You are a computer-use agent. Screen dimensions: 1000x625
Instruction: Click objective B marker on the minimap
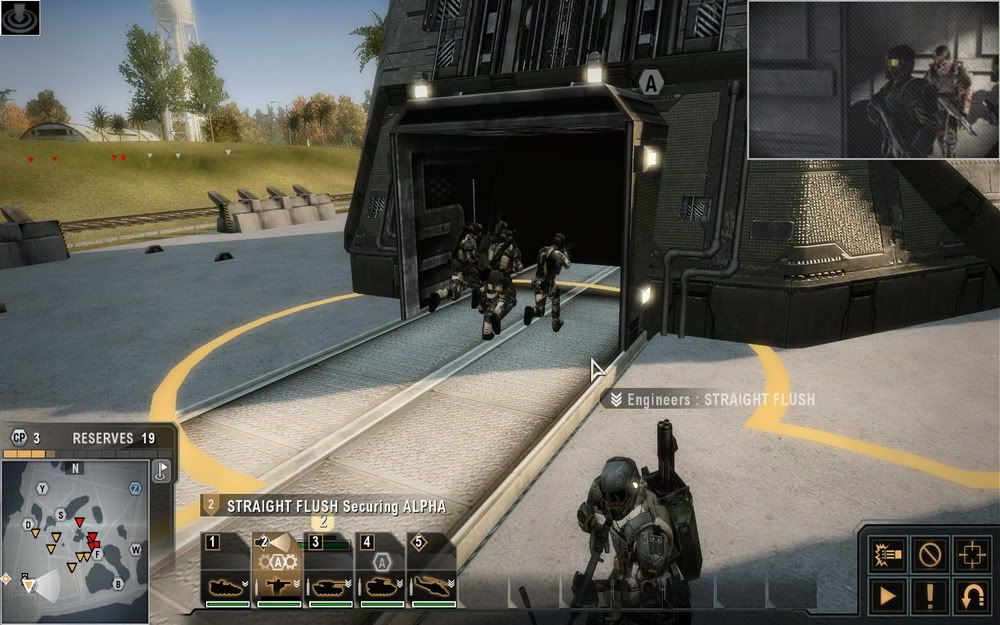118,583
